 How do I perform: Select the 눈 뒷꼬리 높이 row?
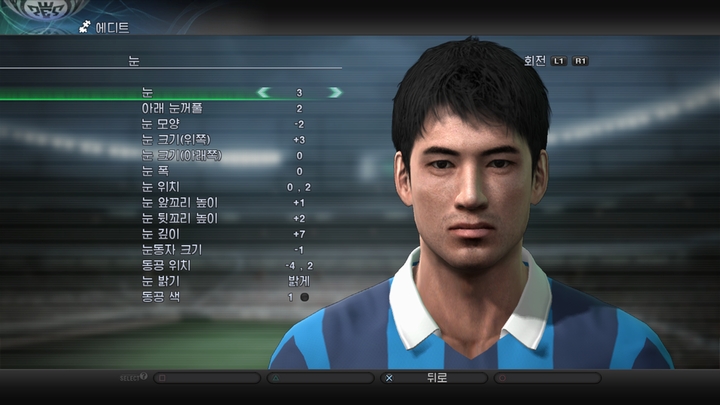179,218
